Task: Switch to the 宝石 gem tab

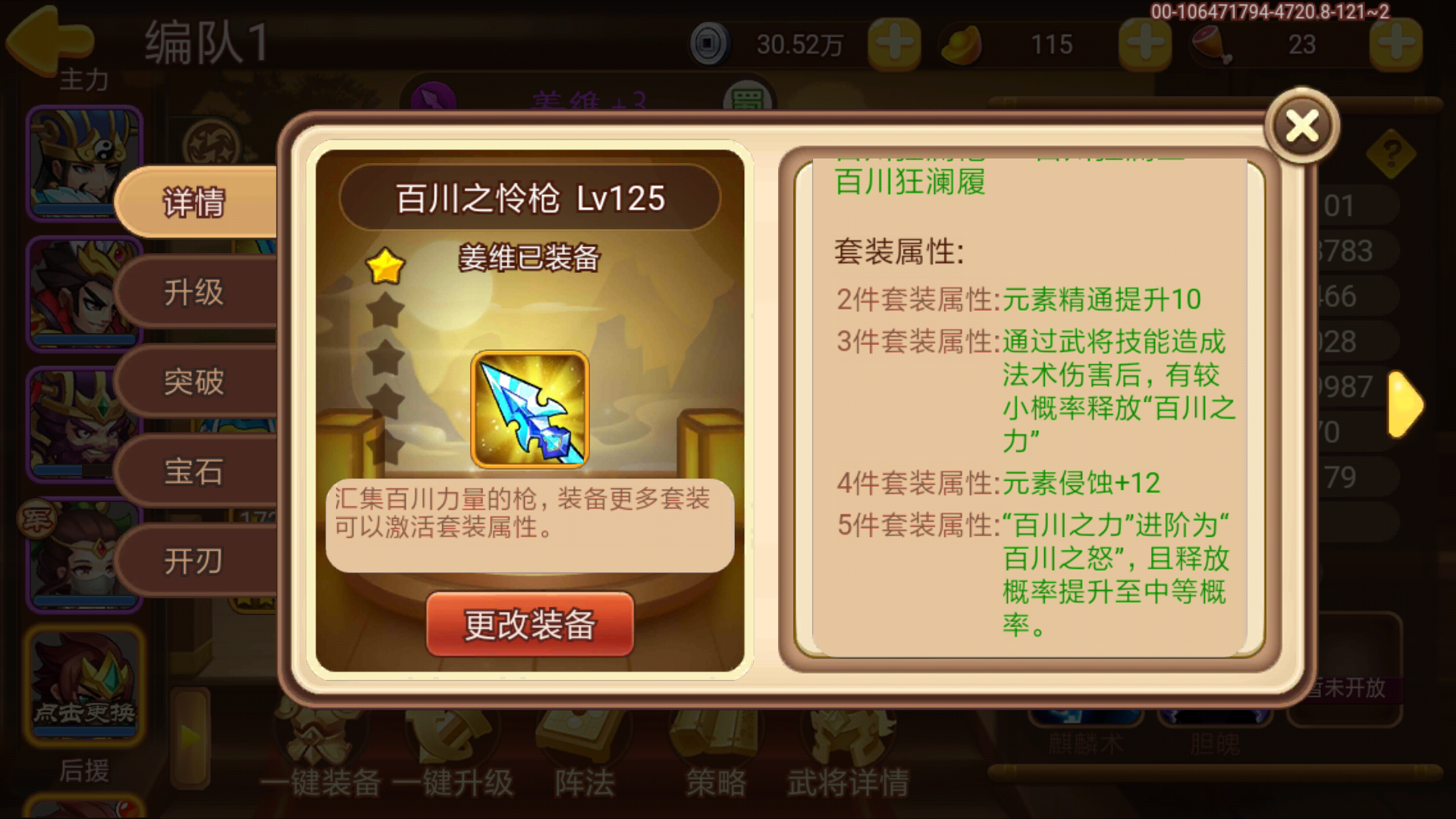Action: 196,472
